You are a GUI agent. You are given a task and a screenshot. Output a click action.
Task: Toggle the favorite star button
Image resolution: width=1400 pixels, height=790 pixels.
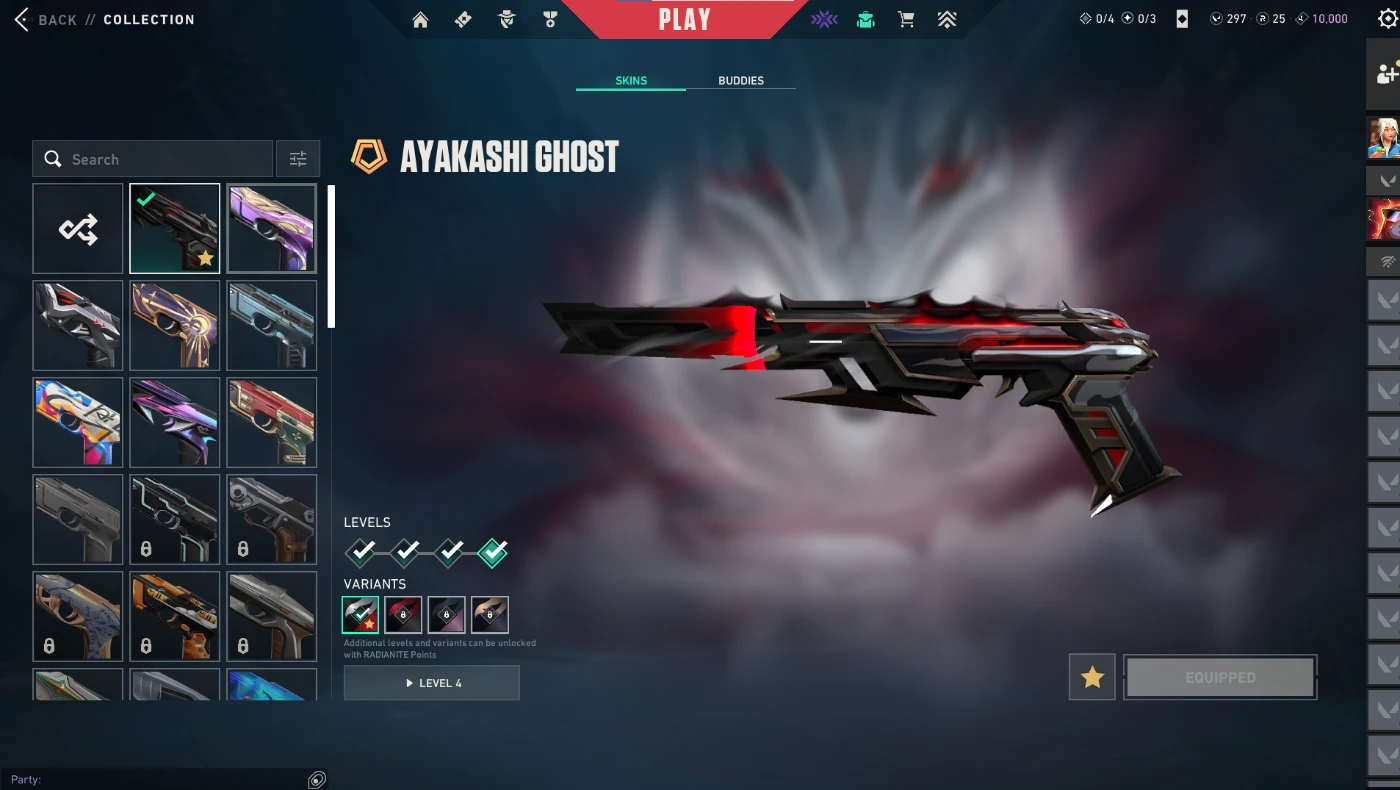click(x=1092, y=678)
